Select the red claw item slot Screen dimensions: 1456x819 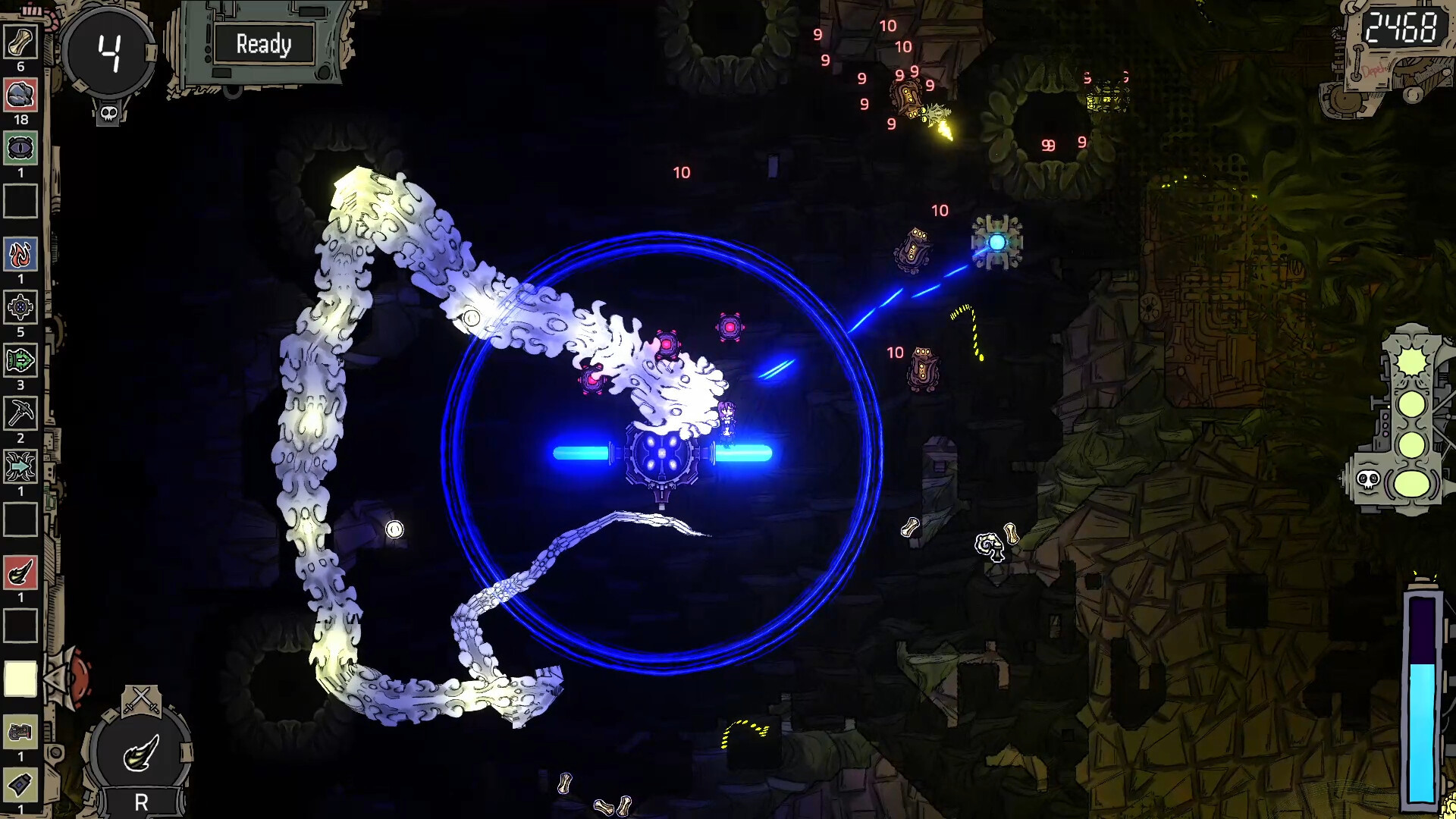(x=20, y=573)
